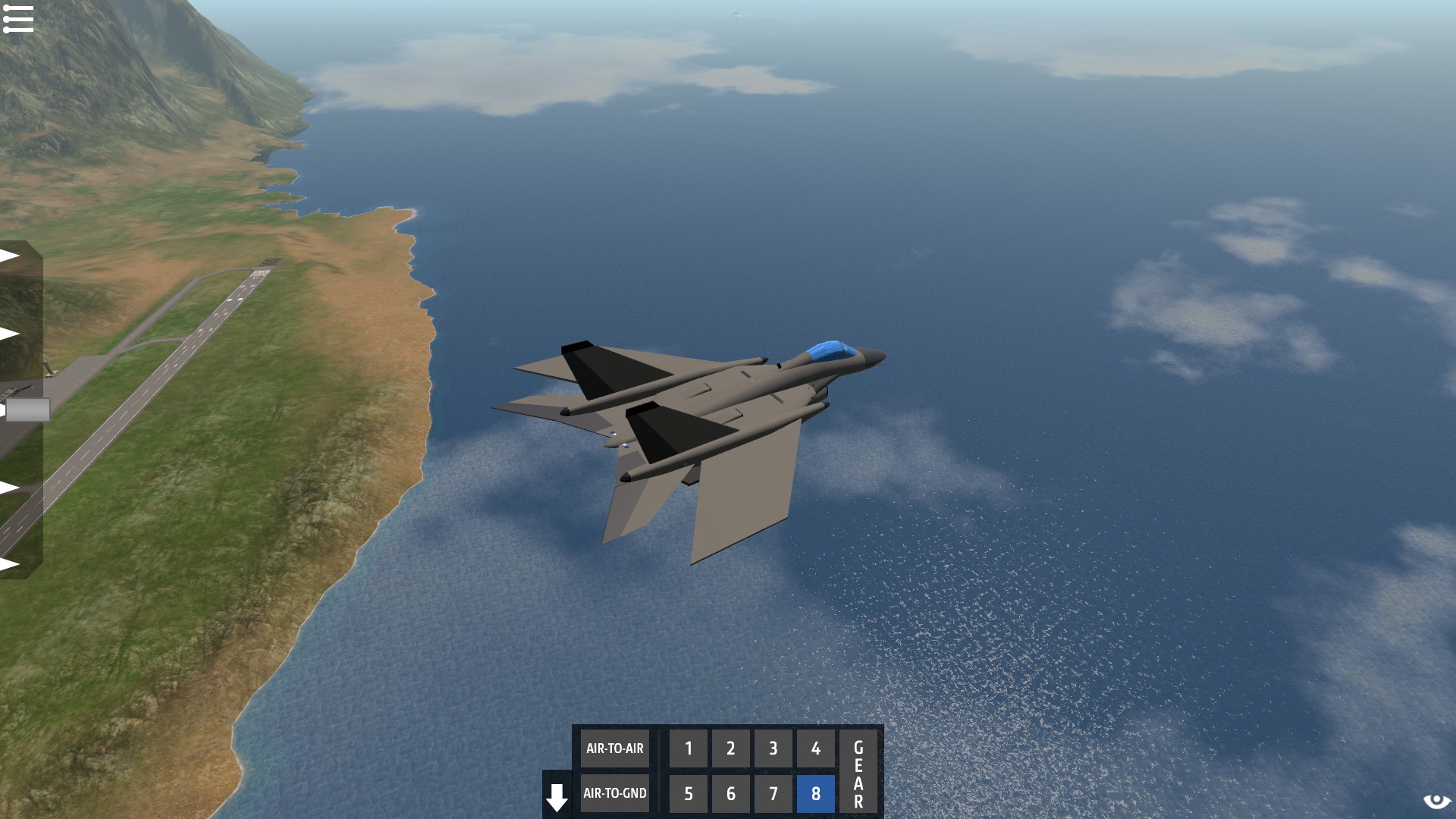Deactivate highlighted group 8
Viewport: 1456px width, 819px height.
[x=816, y=793]
